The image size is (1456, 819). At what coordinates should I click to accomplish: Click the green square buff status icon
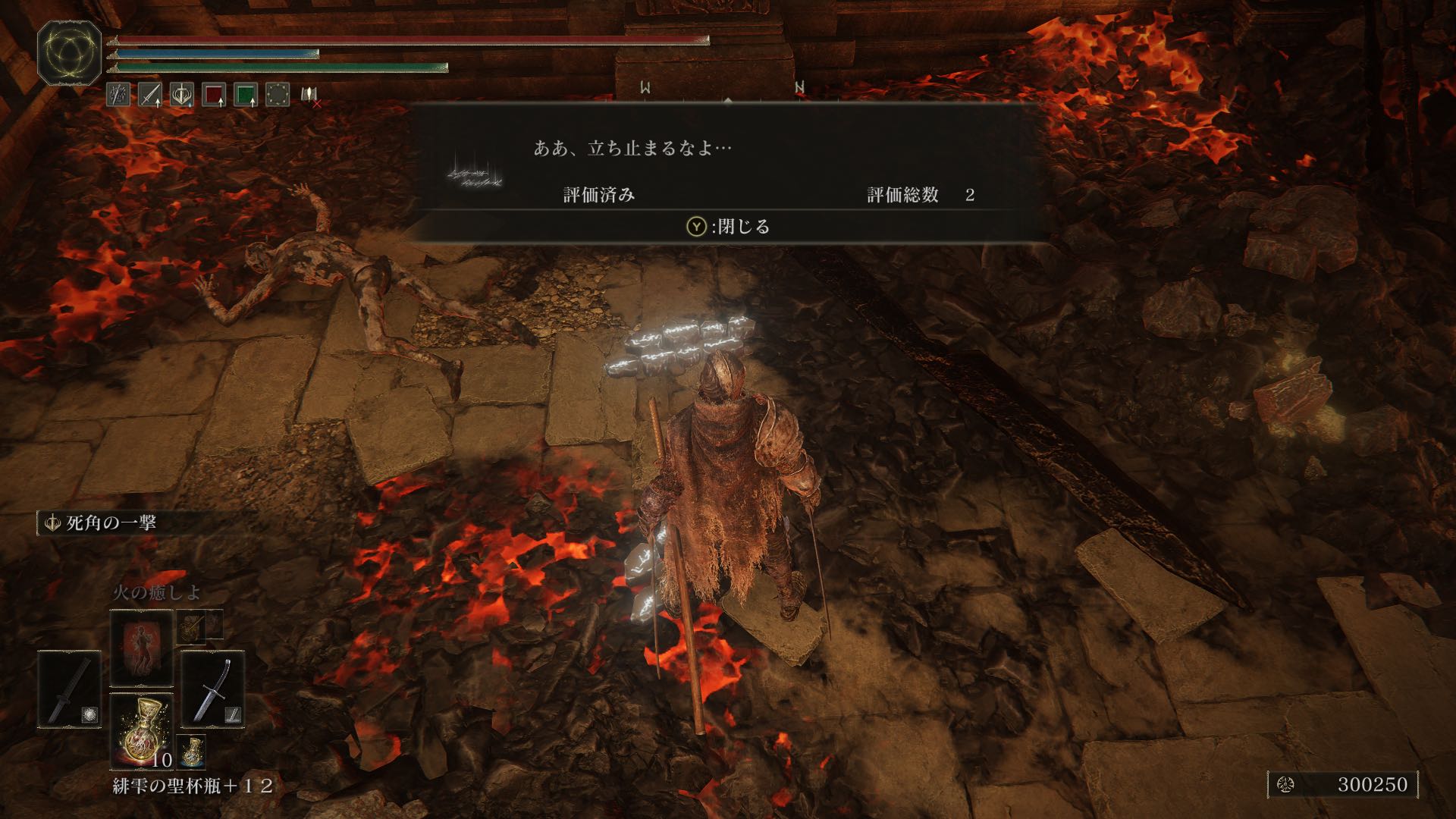click(x=246, y=95)
